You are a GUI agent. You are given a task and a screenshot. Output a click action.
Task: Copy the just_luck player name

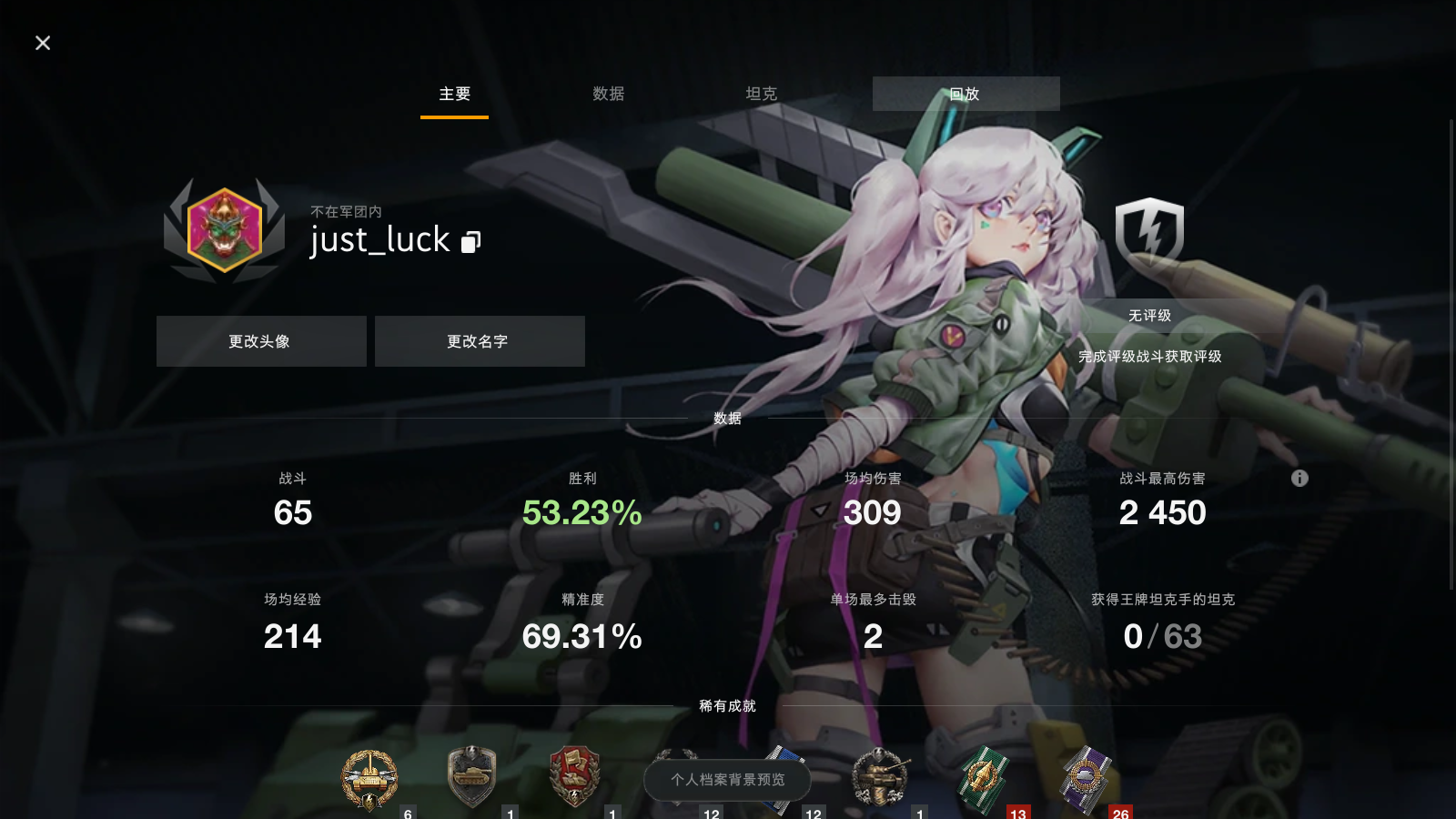click(470, 241)
